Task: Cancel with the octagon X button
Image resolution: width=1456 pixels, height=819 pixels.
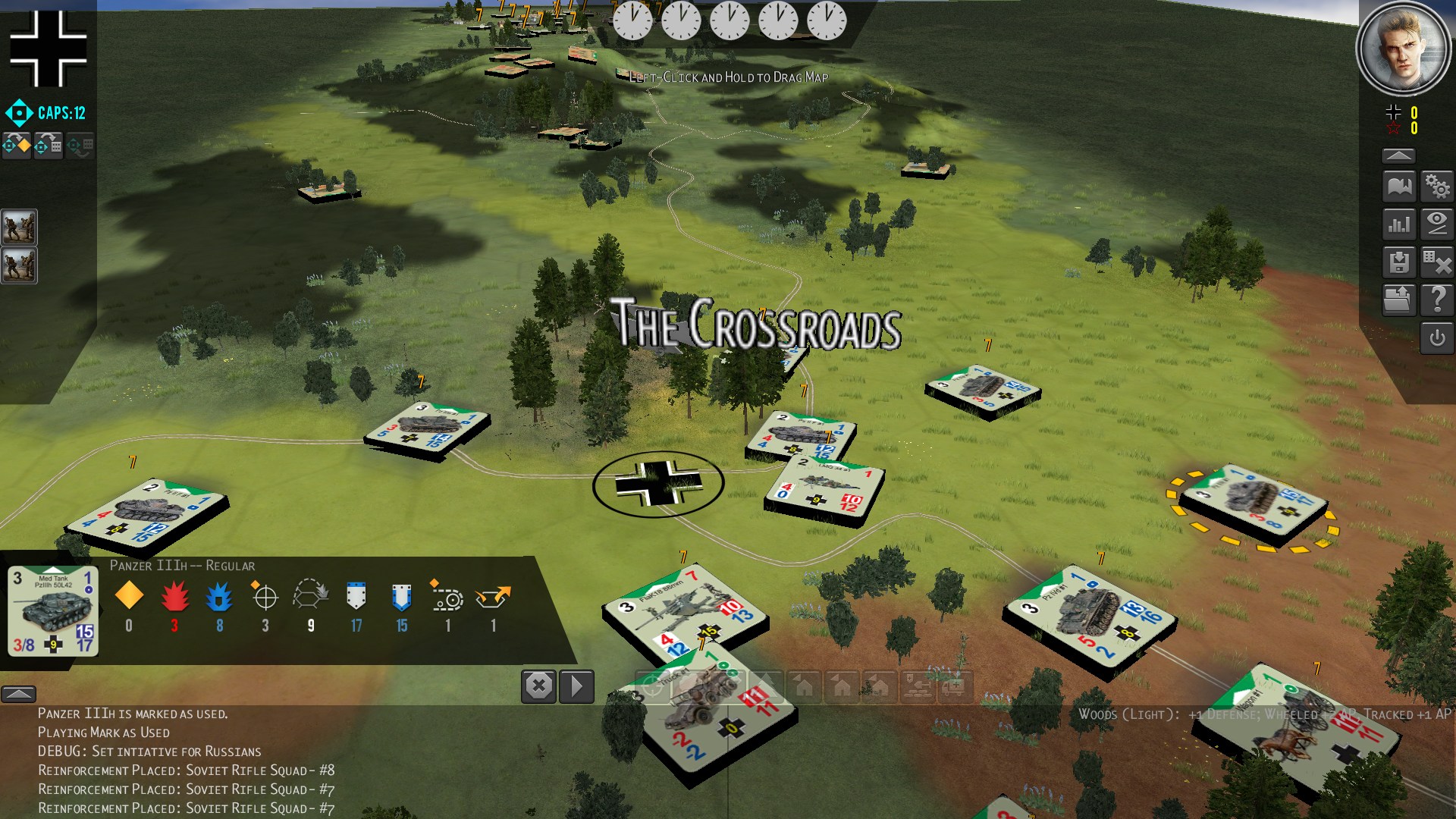Action: click(x=538, y=686)
